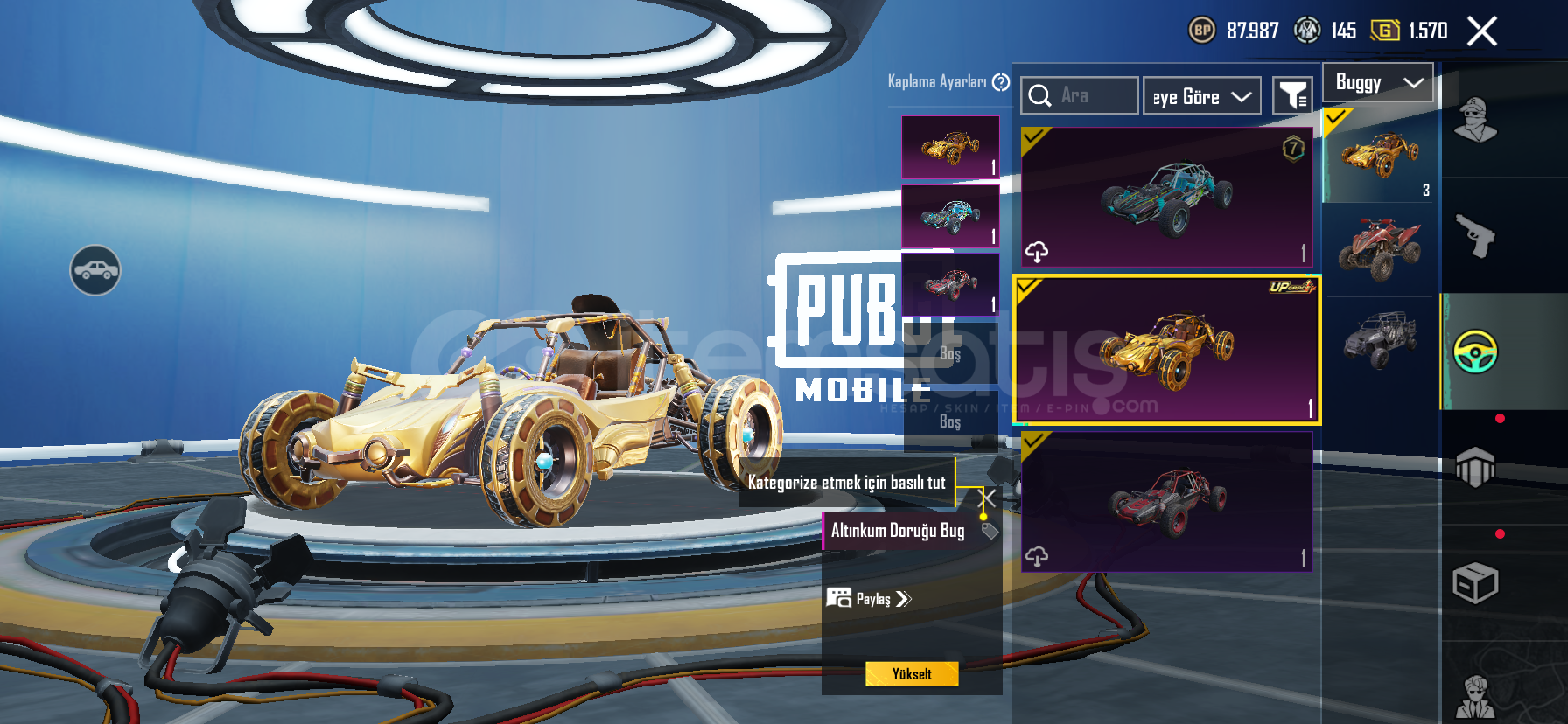This screenshot has width=1568, height=724.
Task: Open the crate box tab
Action: click(x=1475, y=583)
